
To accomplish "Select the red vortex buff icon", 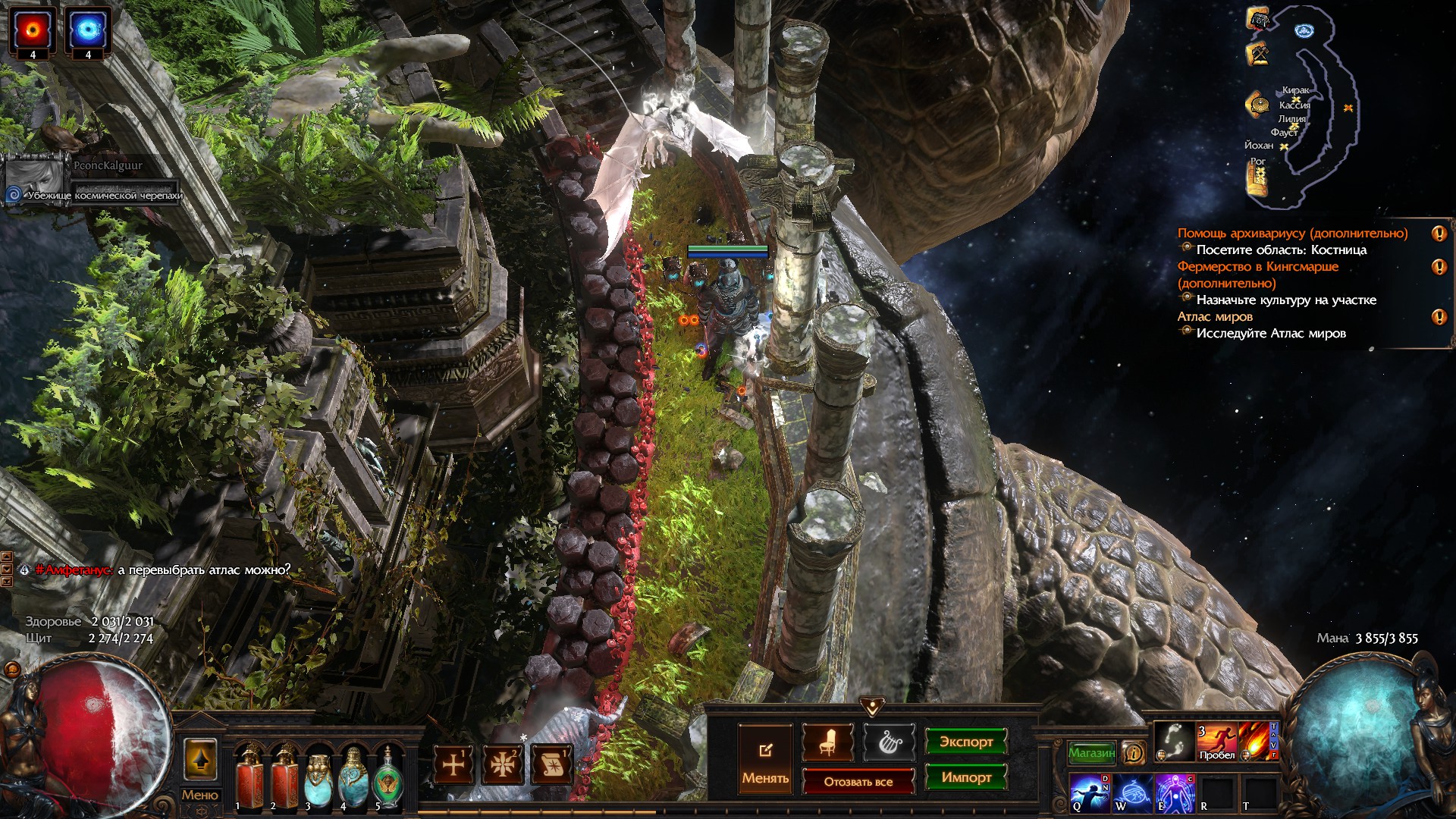I will [x=33, y=30].
